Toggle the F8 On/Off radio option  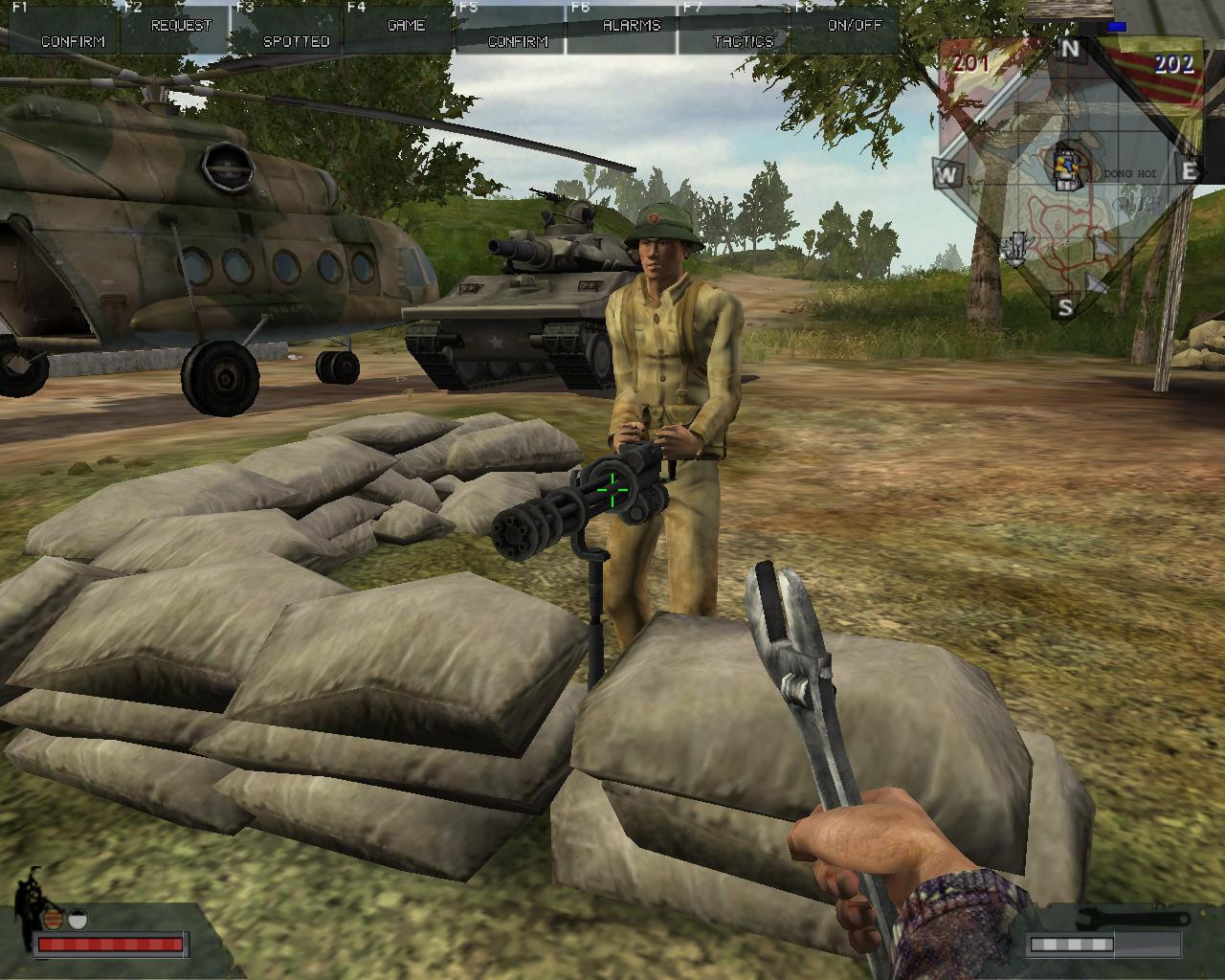[853, 27]
